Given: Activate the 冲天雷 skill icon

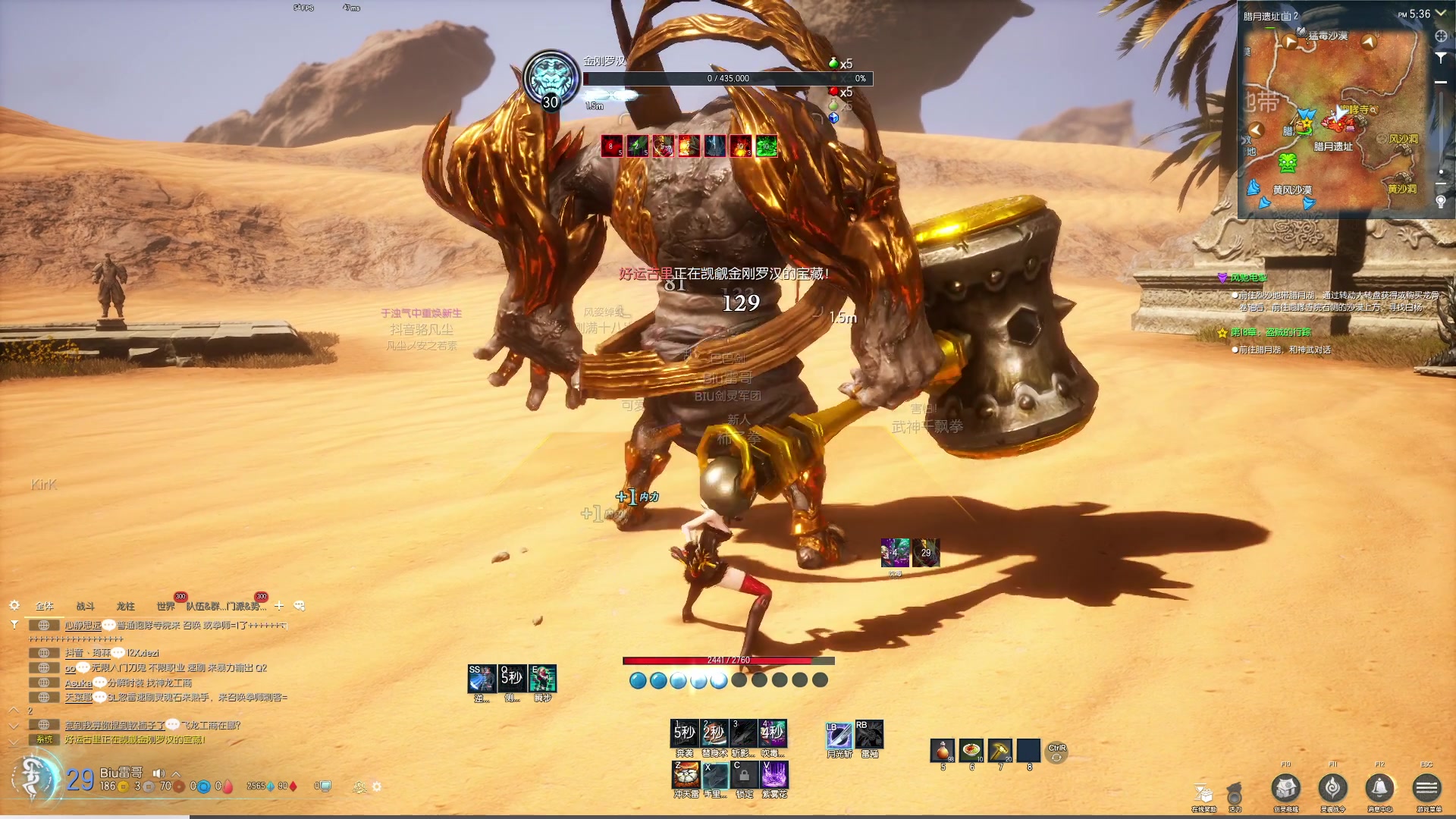Looking at the screenshot, I should tap(686, 775).
